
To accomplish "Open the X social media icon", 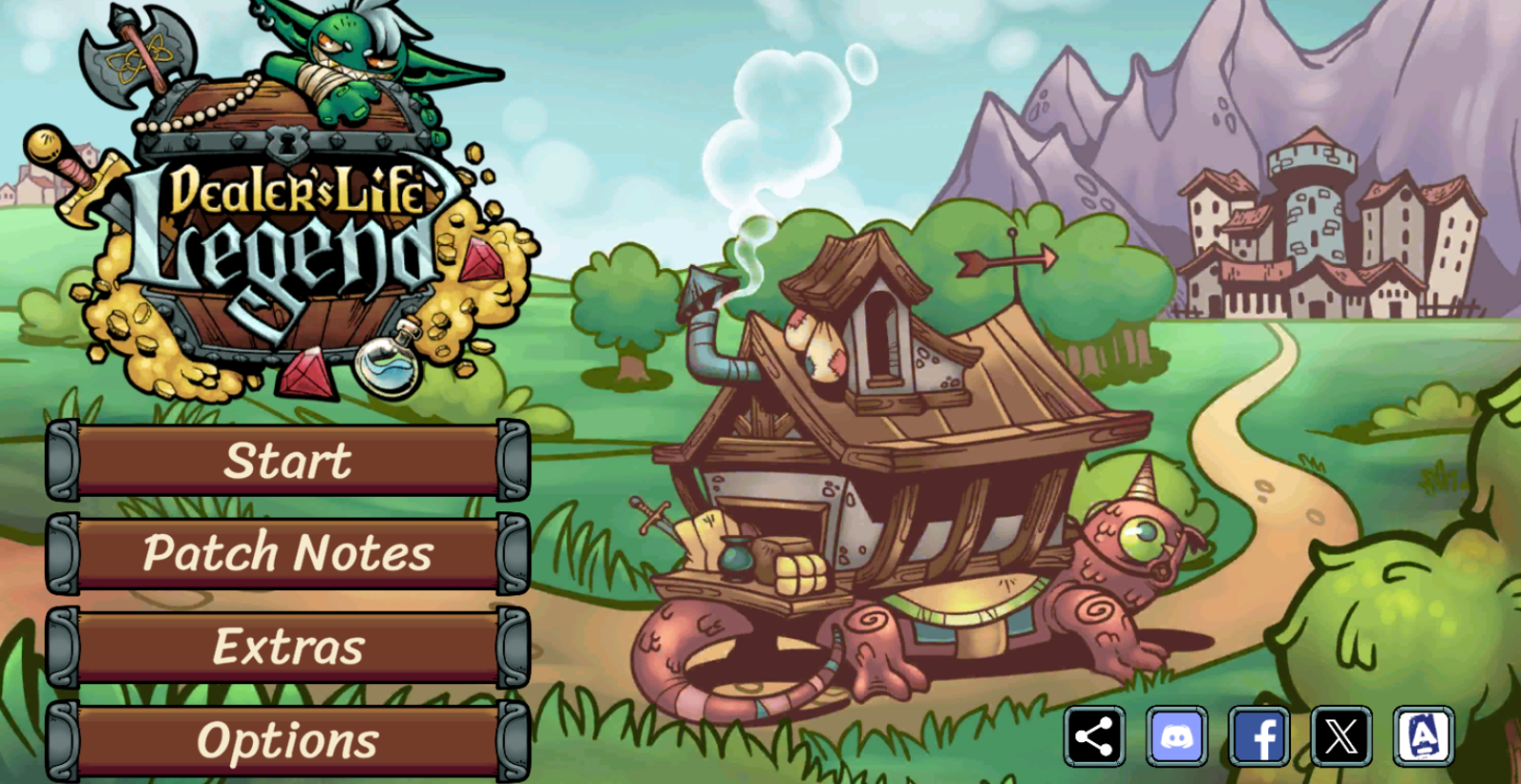I will 1341,736.
